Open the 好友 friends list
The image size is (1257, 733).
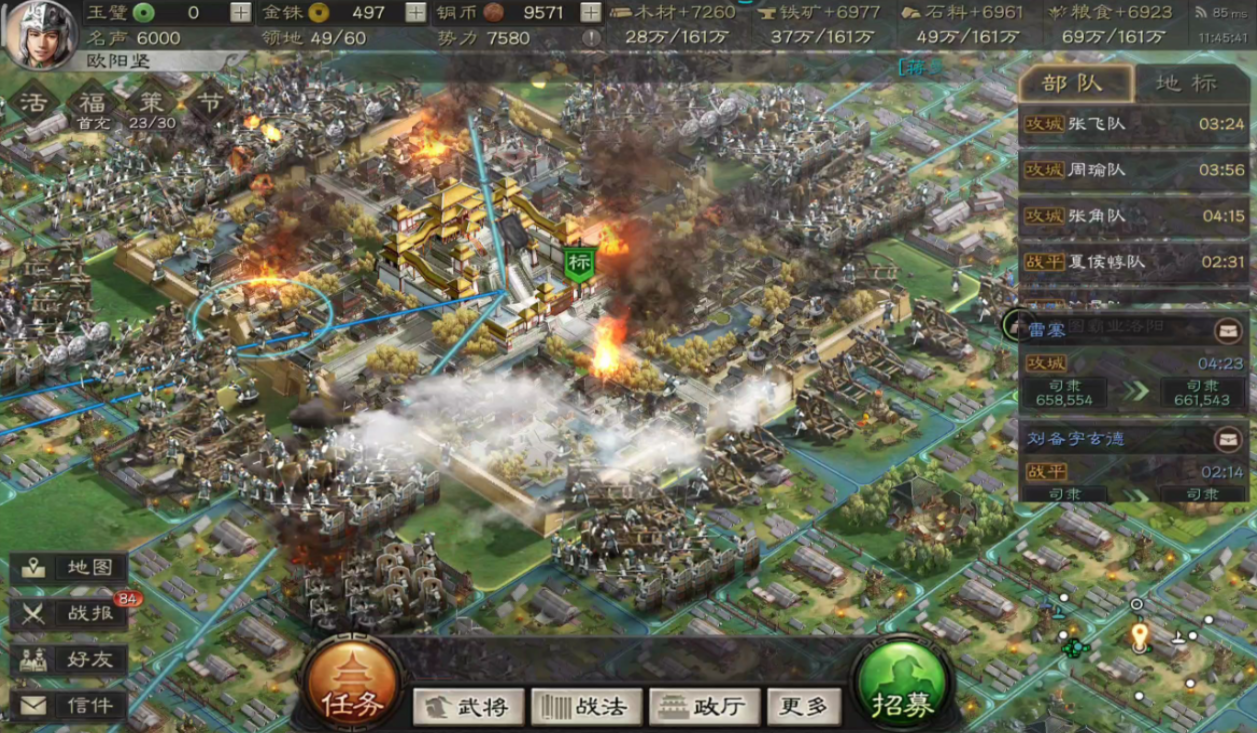(x=70, y=660)
